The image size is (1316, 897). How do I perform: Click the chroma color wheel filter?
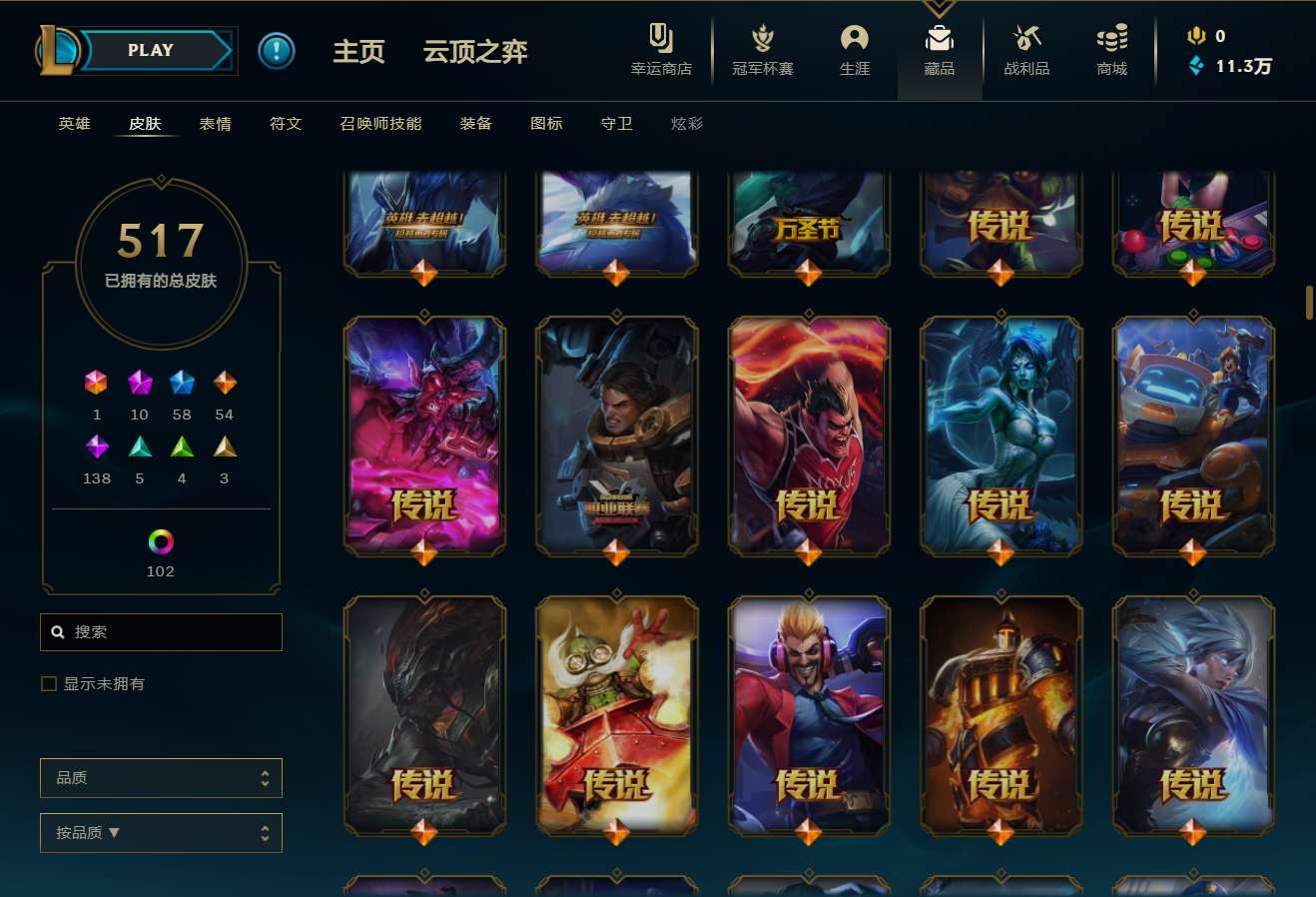[x=160, y=544]
